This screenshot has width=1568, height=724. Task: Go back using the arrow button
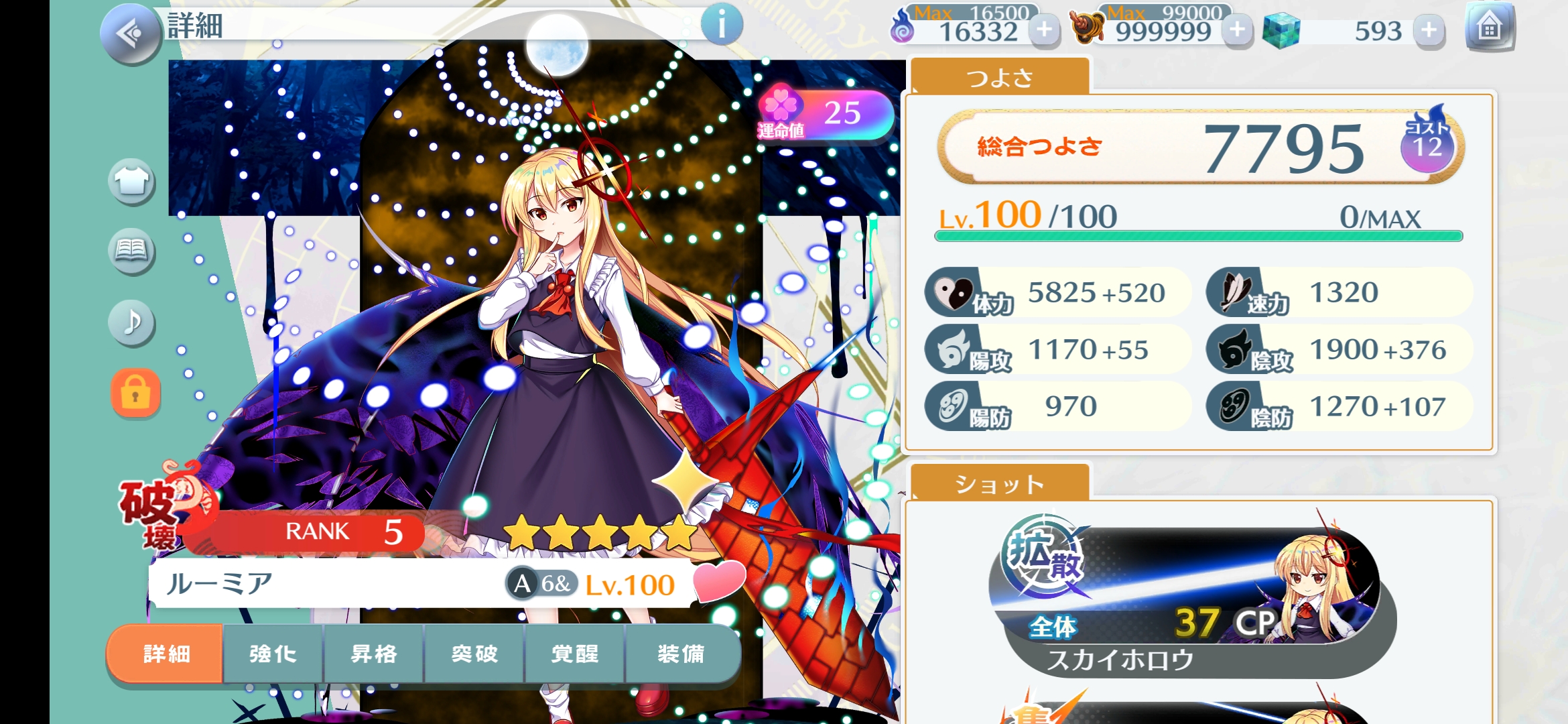[x=131, y=34]
